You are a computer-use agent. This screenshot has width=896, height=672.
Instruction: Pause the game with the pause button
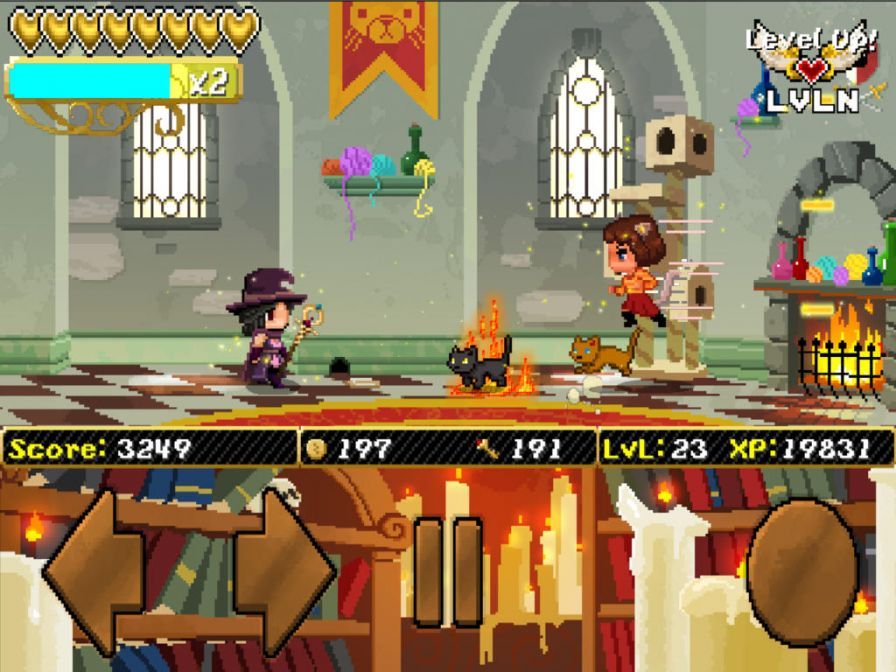coord(448,572)
